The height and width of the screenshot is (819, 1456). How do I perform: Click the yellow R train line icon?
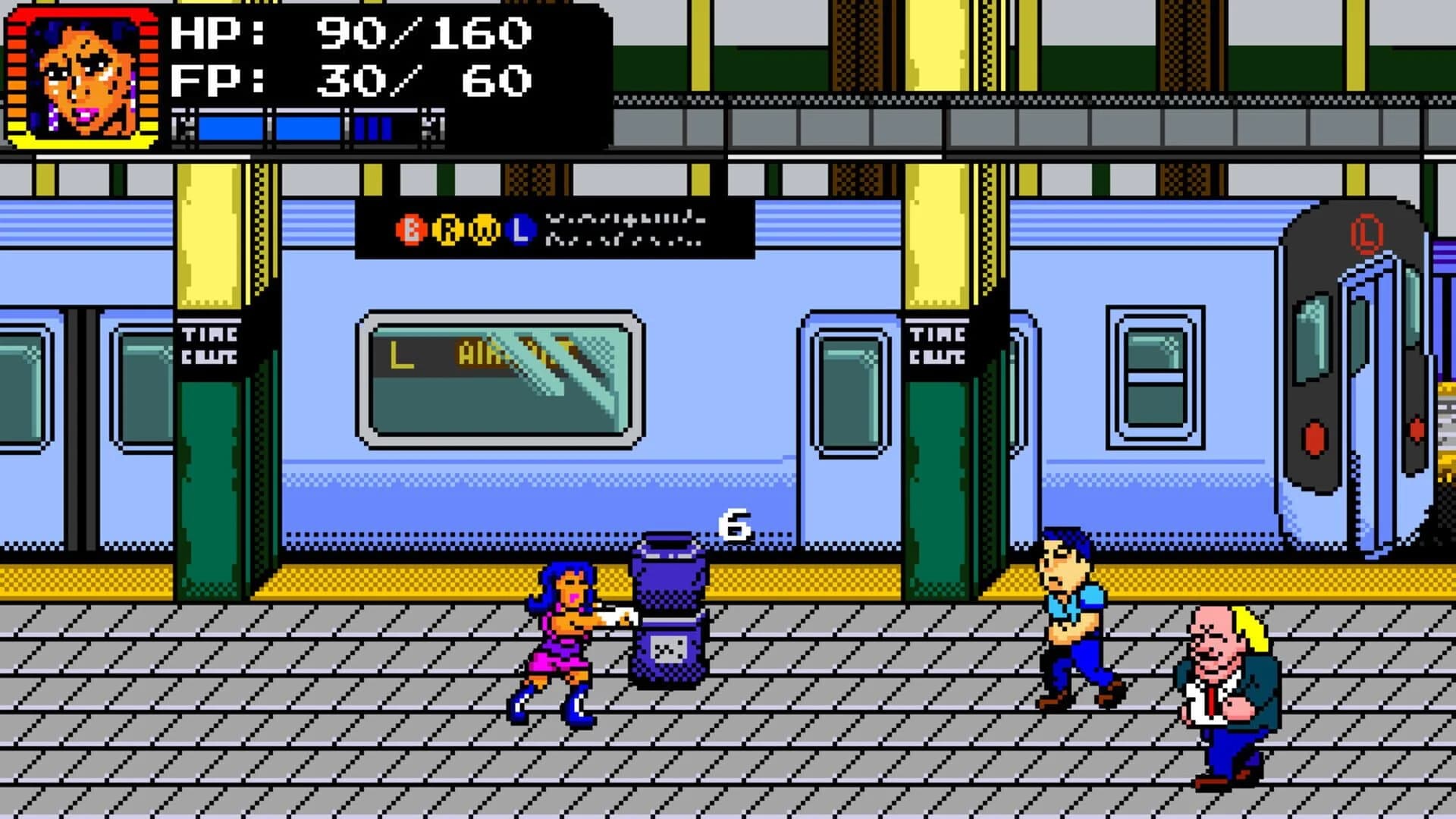point(447,227)
